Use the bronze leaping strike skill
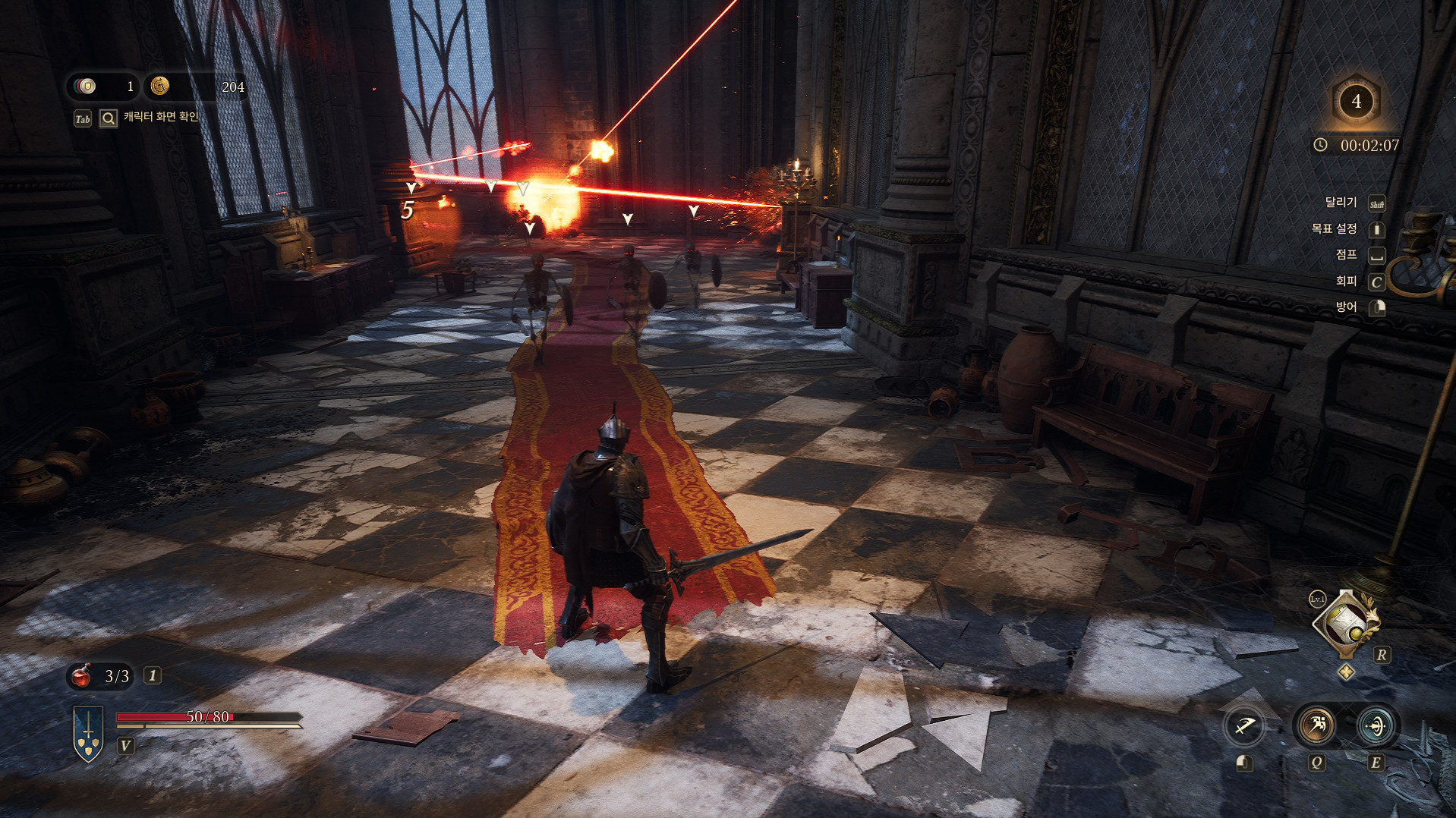1456x818 pixels. click(1316, 725)
